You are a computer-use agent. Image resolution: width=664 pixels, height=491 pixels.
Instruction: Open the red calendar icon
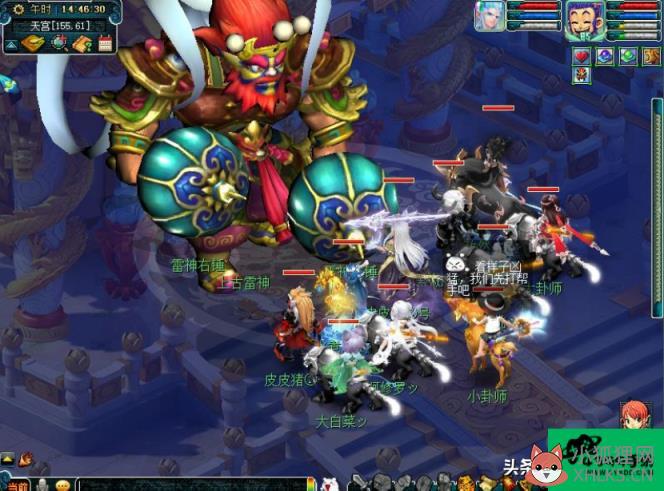(104, 43)
